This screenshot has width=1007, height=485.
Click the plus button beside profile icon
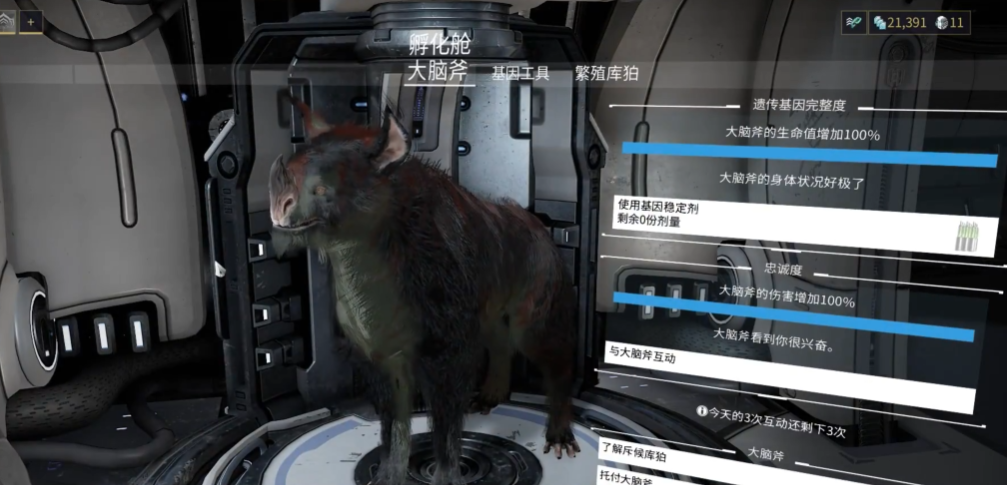click(x=31, y=21)
